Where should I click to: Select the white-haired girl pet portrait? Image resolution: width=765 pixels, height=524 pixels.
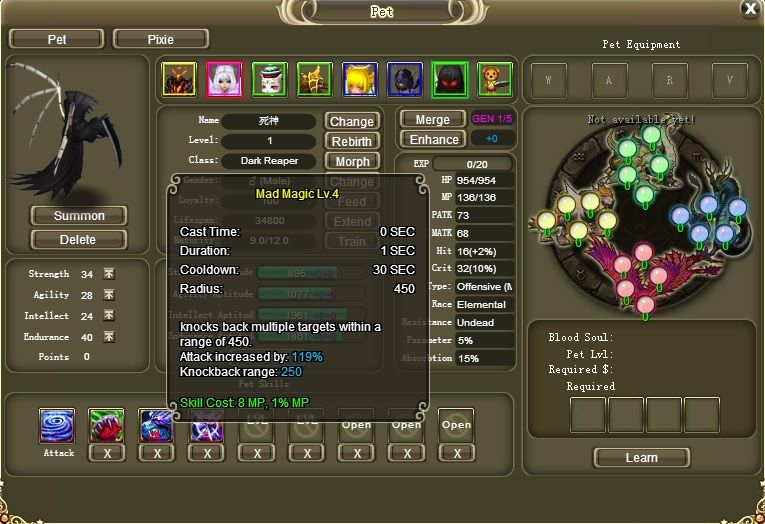pos(224,79)
